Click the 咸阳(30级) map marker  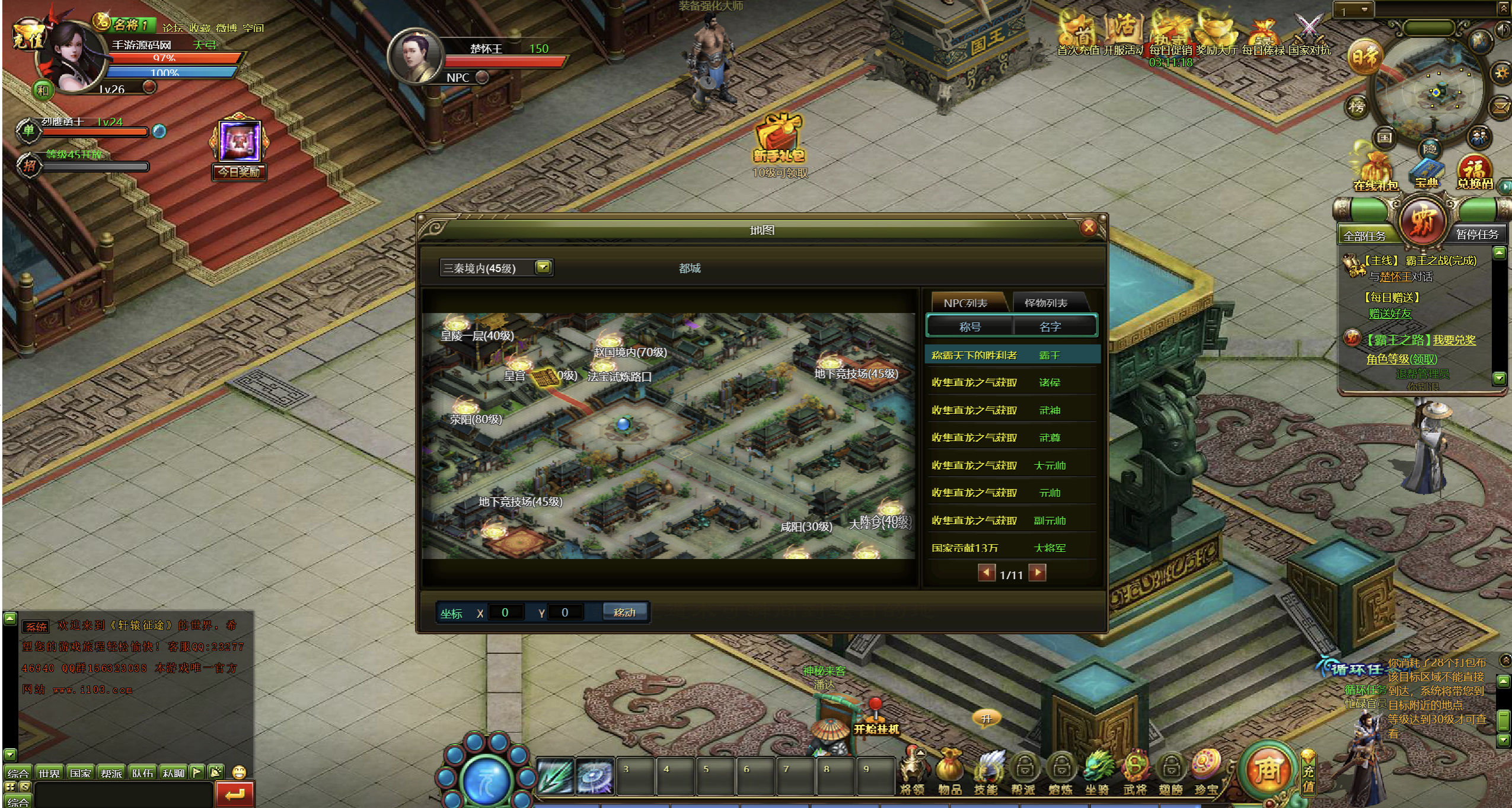[806, 526]
